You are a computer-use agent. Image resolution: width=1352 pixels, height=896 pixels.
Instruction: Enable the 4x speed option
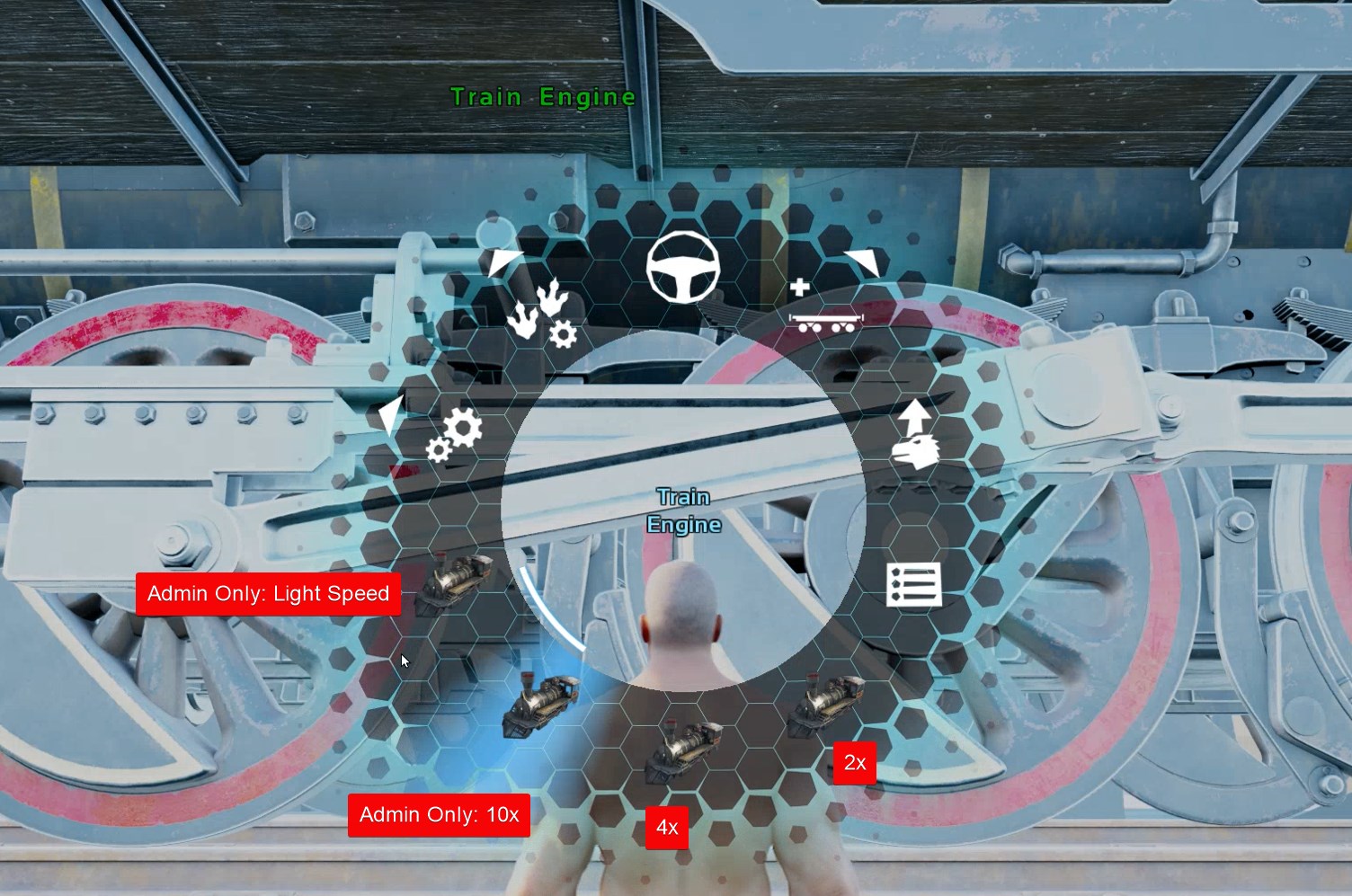coord(667,827)
